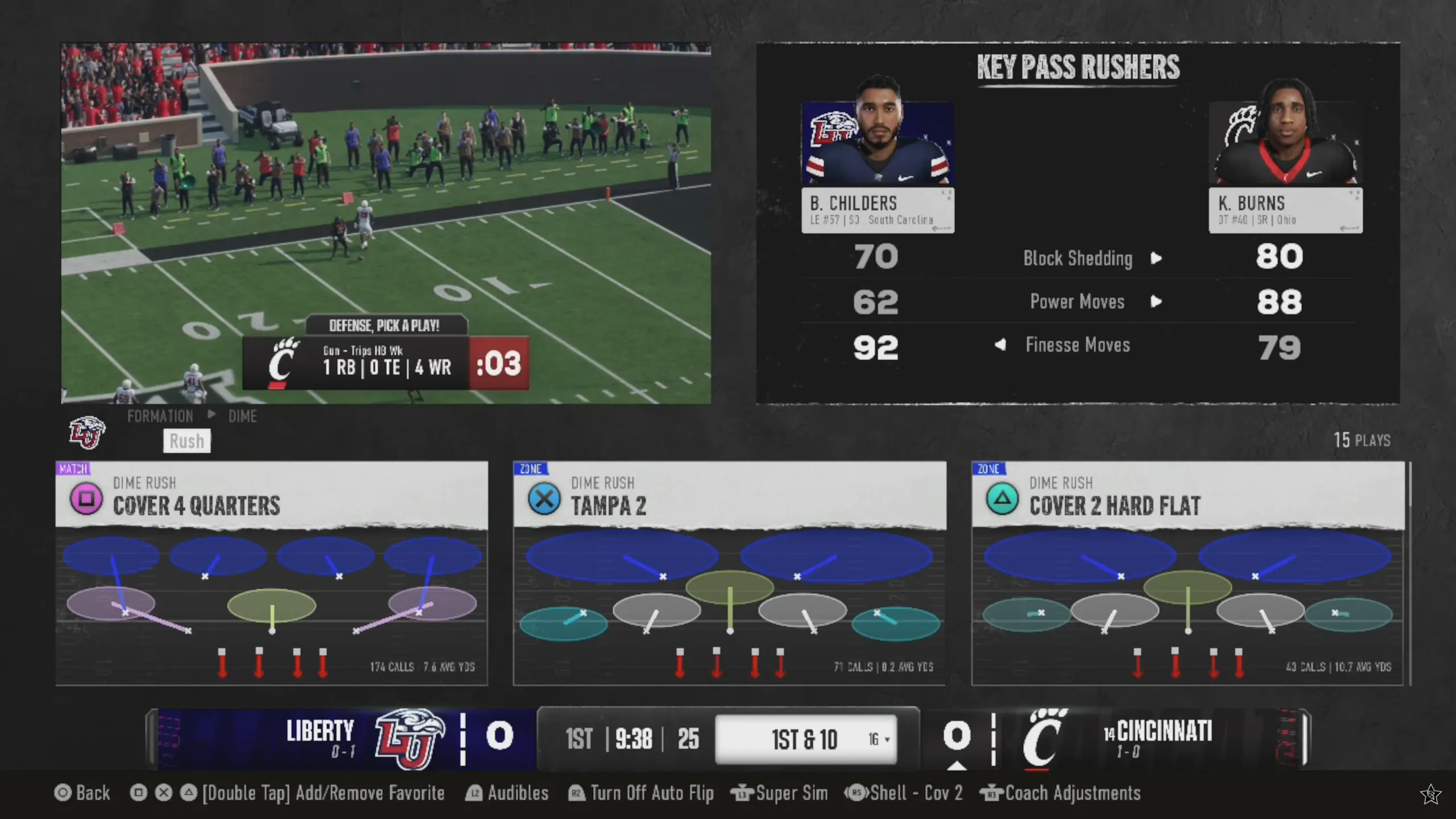Click the star favorite icon

(1430, 794)
